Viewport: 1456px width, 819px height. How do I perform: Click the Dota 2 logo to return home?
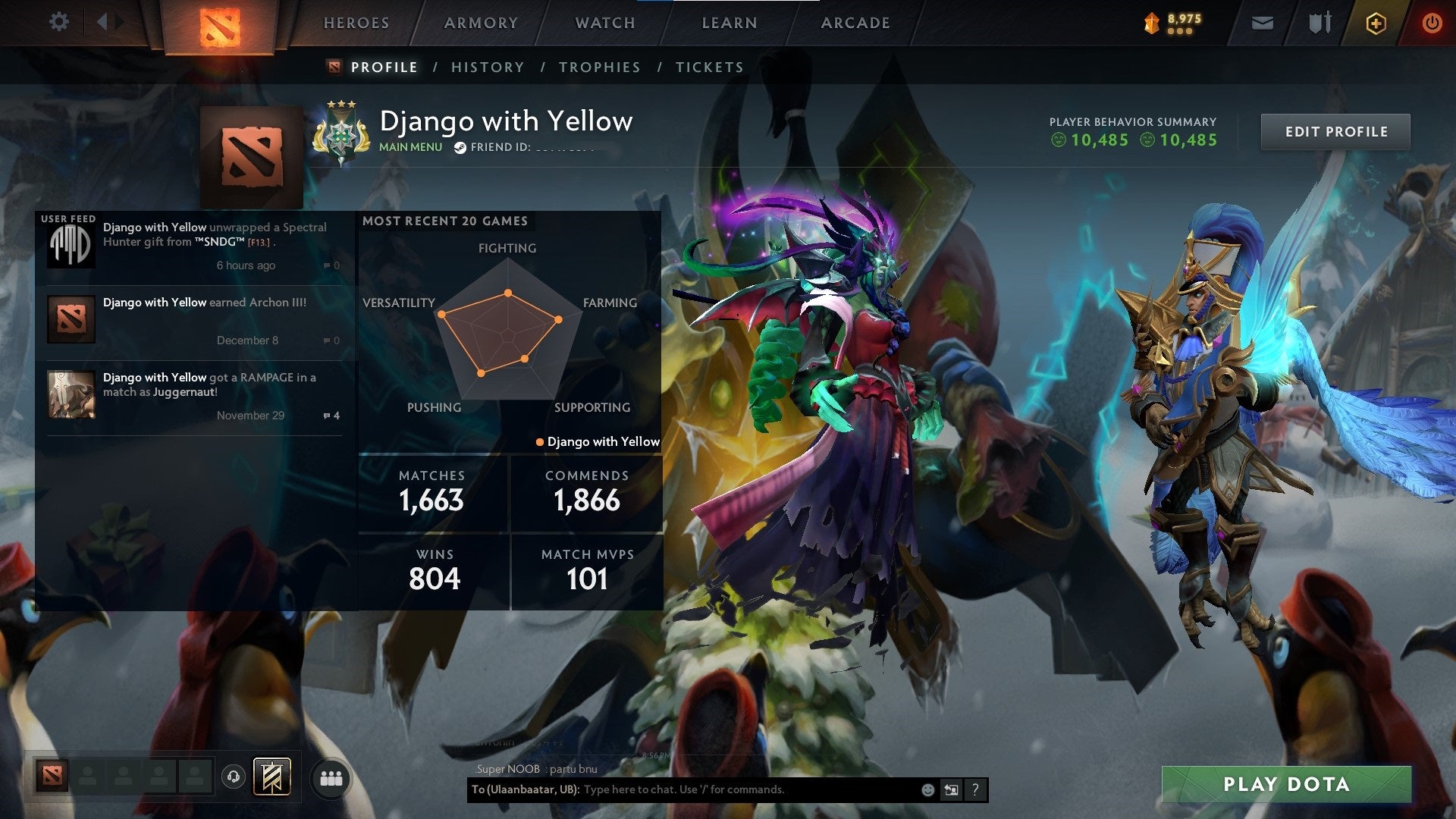[220, 23]
